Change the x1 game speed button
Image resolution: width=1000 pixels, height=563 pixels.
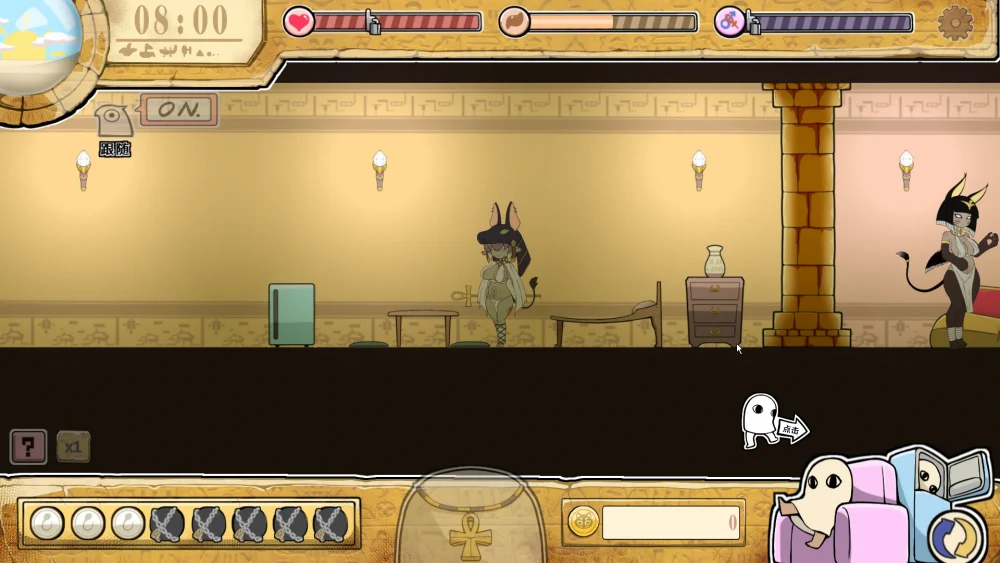click(73, 446)
